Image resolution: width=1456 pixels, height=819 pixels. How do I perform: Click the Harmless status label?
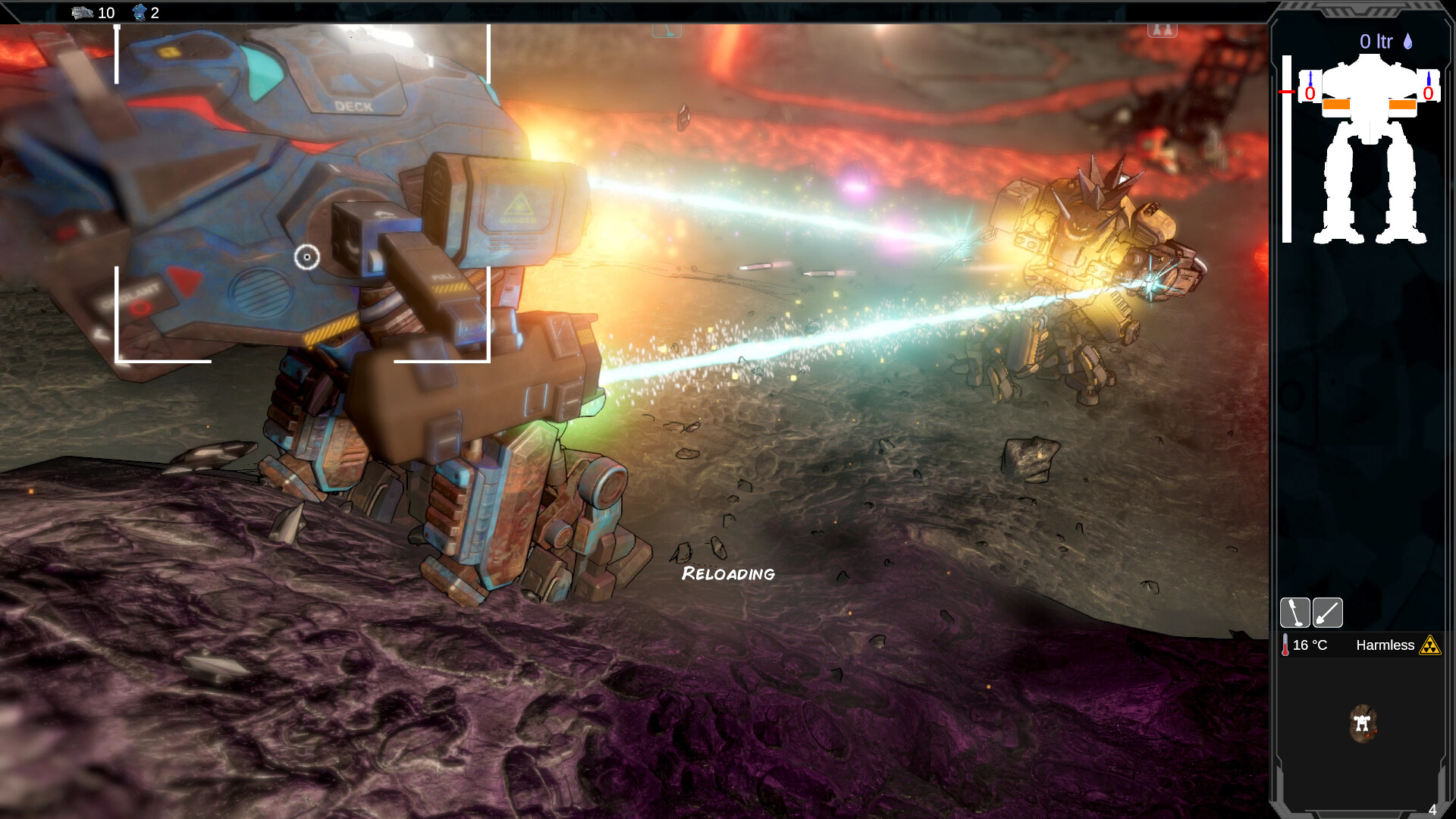[x=1385, y=645]
